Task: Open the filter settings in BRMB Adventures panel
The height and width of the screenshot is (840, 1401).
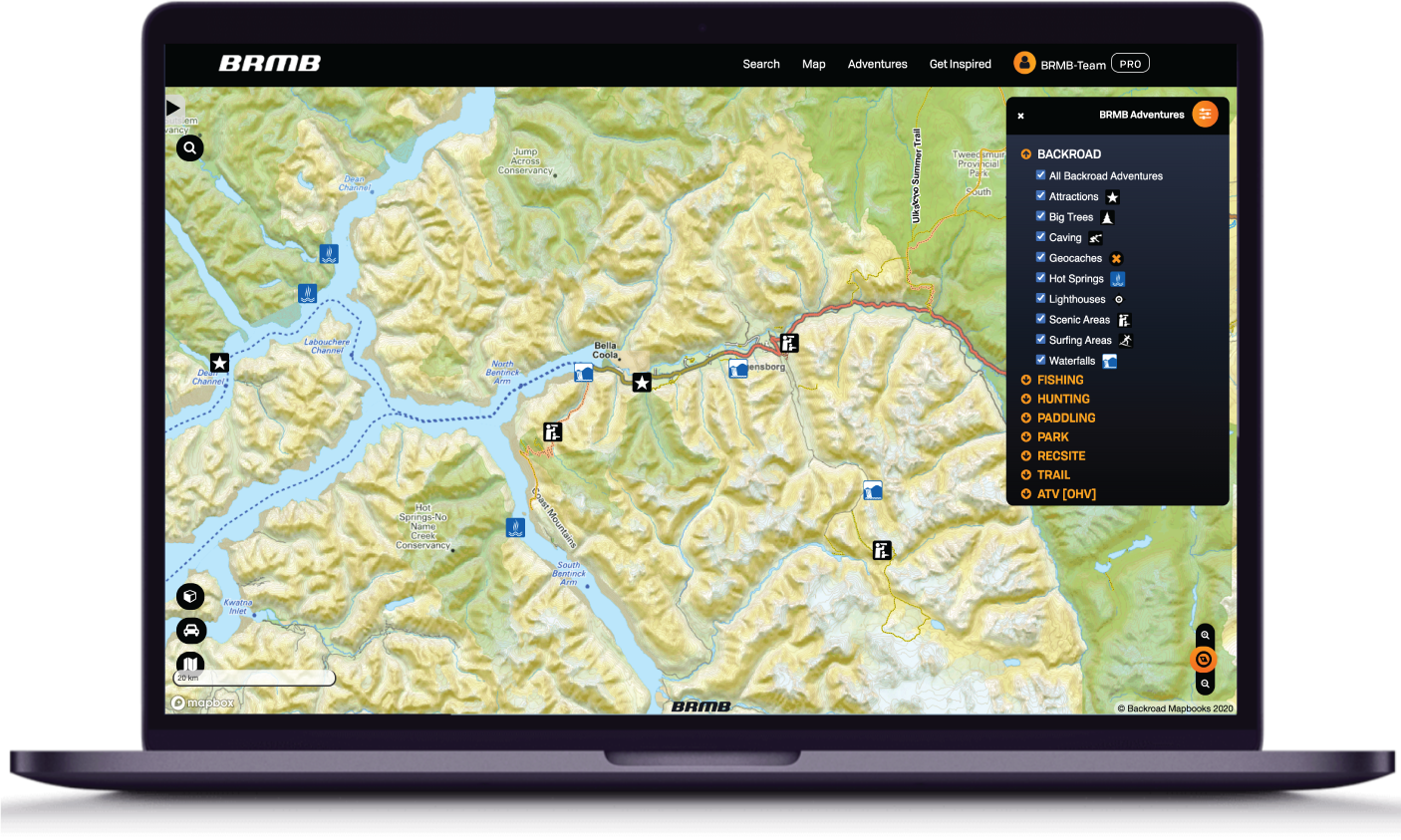Action: tap(1205, 114)
